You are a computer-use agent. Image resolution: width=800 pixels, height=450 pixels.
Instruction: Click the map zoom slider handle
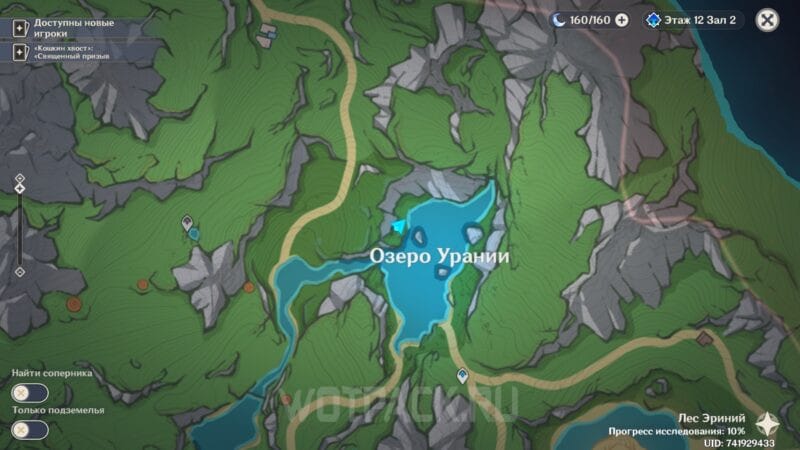tap(19, 190)
